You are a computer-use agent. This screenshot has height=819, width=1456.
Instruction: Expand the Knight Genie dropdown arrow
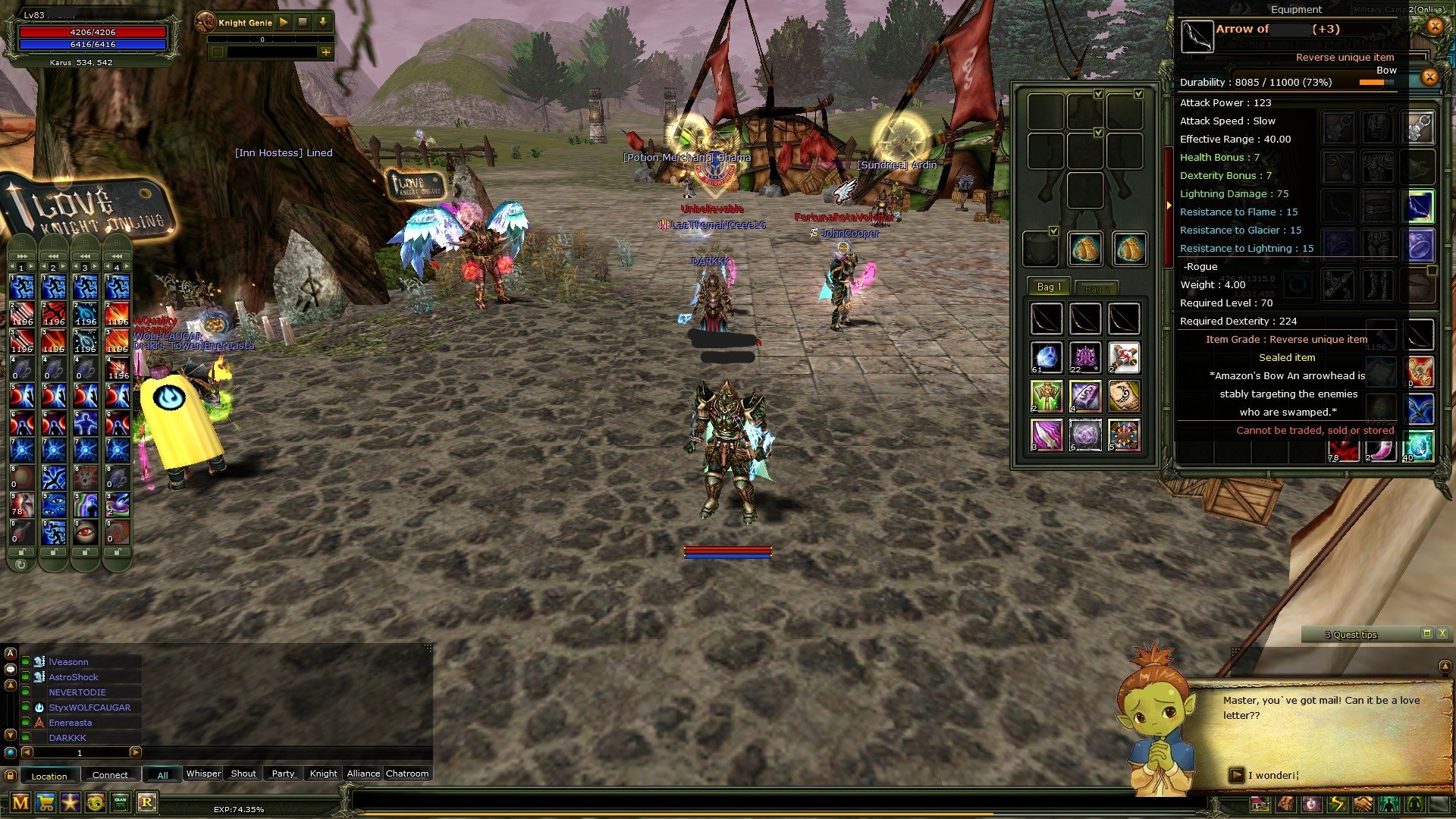pos(323,22)
